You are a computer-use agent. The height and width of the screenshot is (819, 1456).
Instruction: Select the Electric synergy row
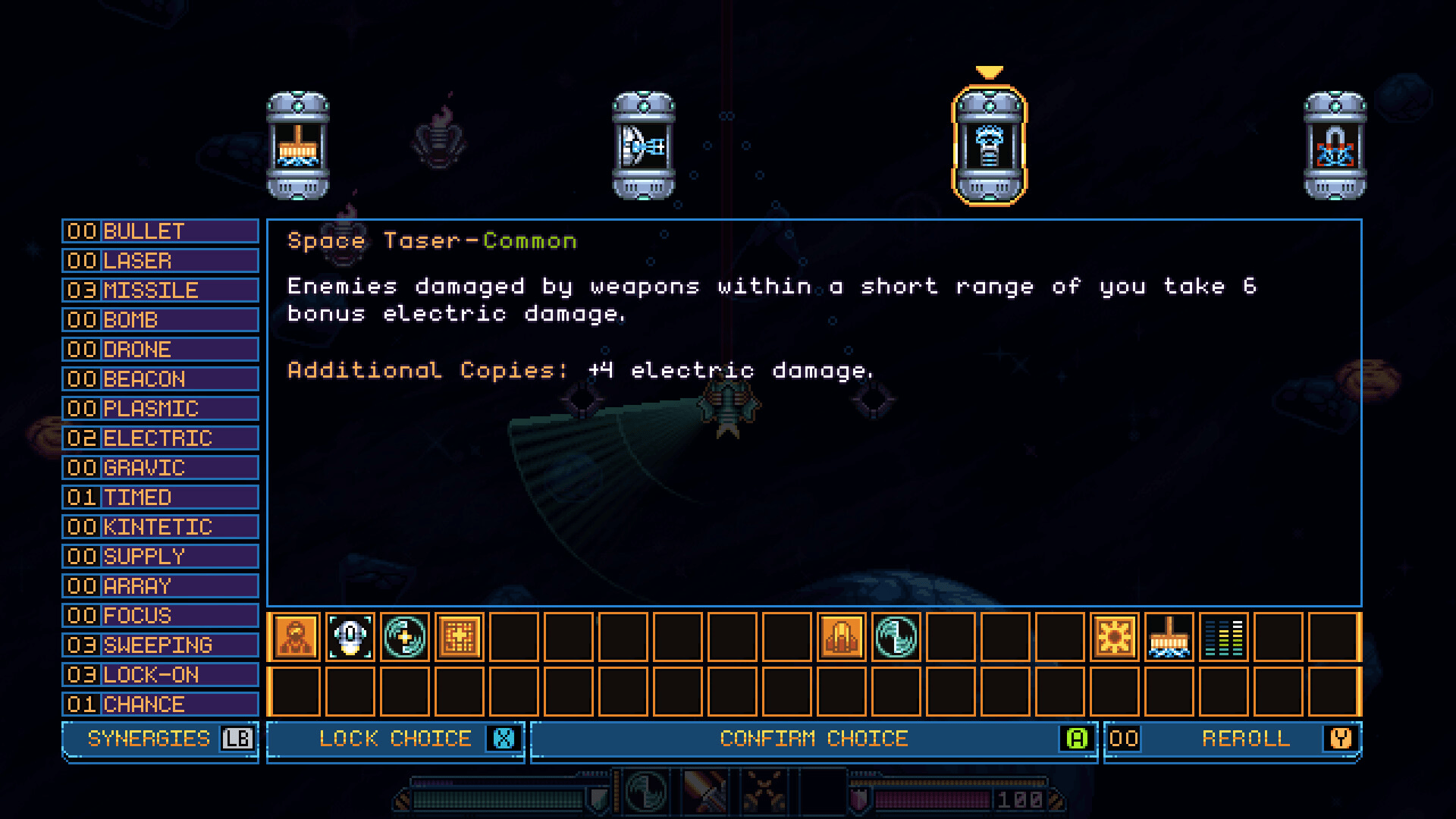click(160, 438)
